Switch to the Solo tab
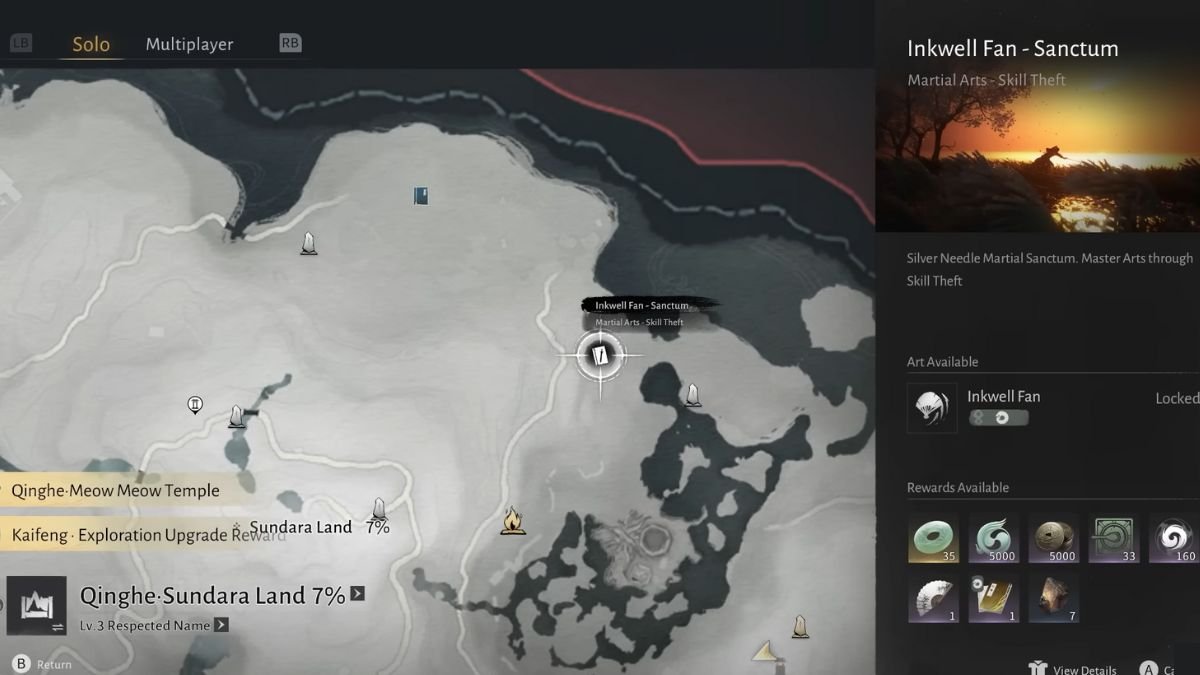The image size is (1200, 675). [x=91, y=45]
